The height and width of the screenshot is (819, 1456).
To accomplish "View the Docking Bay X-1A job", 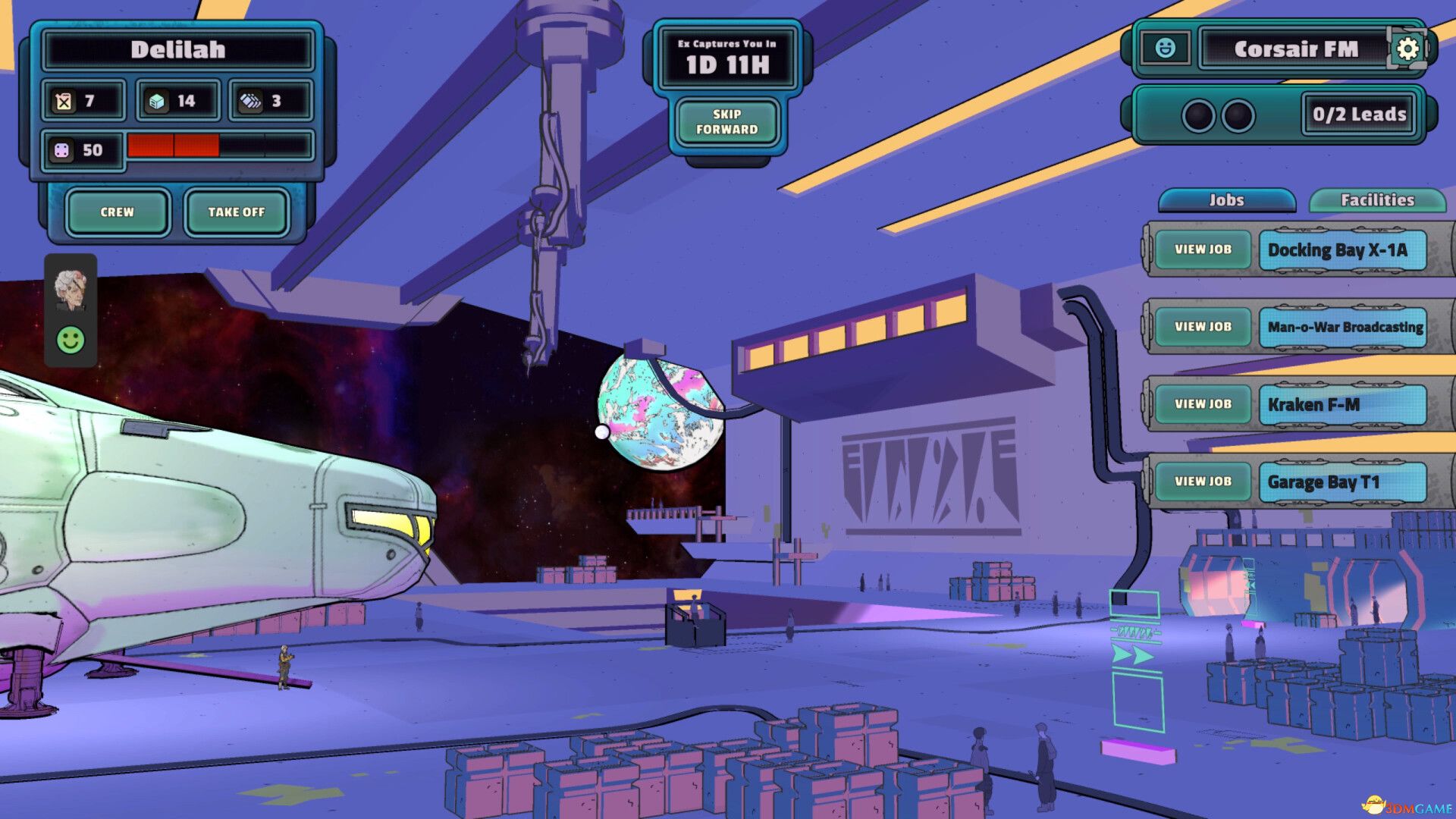I will [1203, 249].
